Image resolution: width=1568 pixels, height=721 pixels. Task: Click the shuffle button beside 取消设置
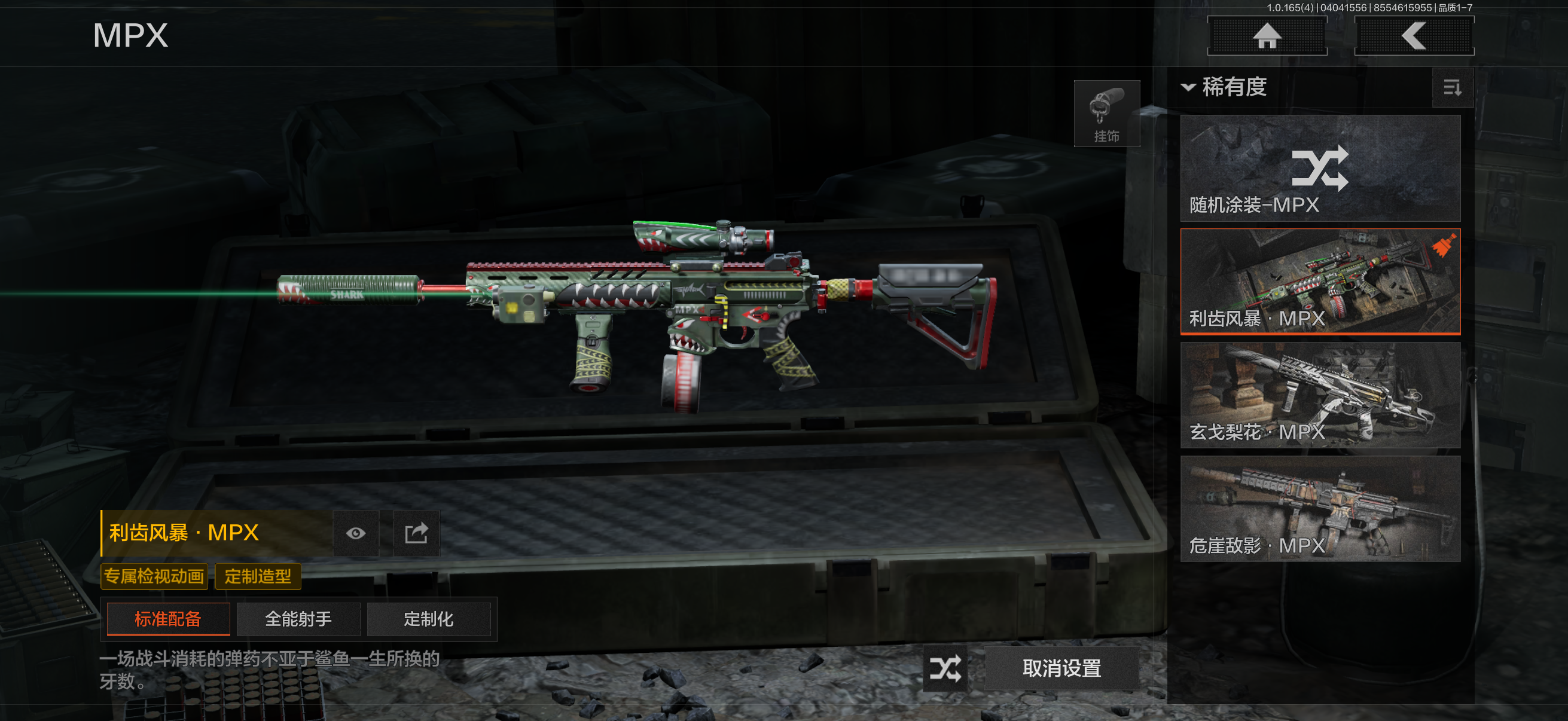point(945,668)
